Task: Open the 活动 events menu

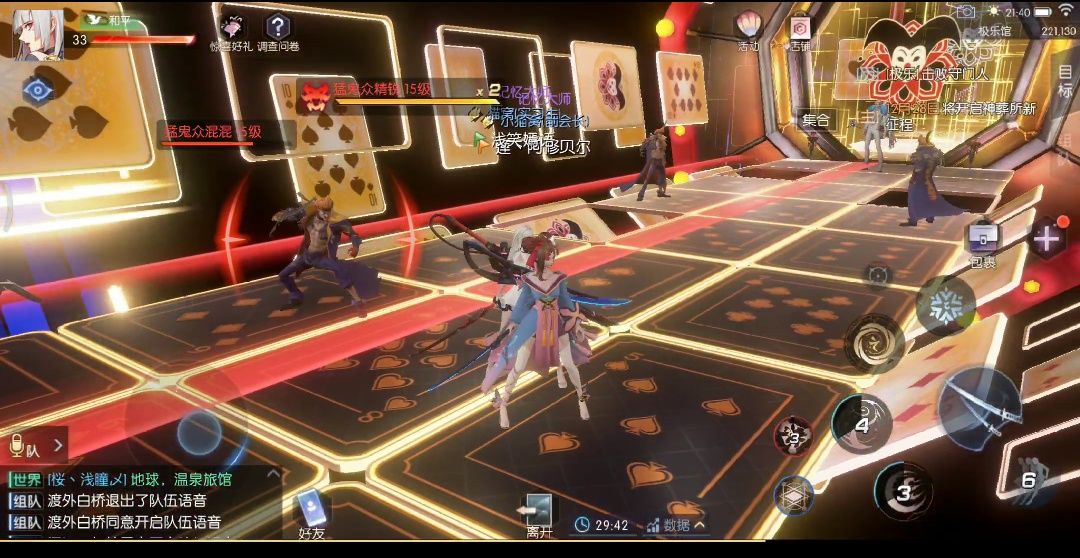Action: click(x=748, y=29)
